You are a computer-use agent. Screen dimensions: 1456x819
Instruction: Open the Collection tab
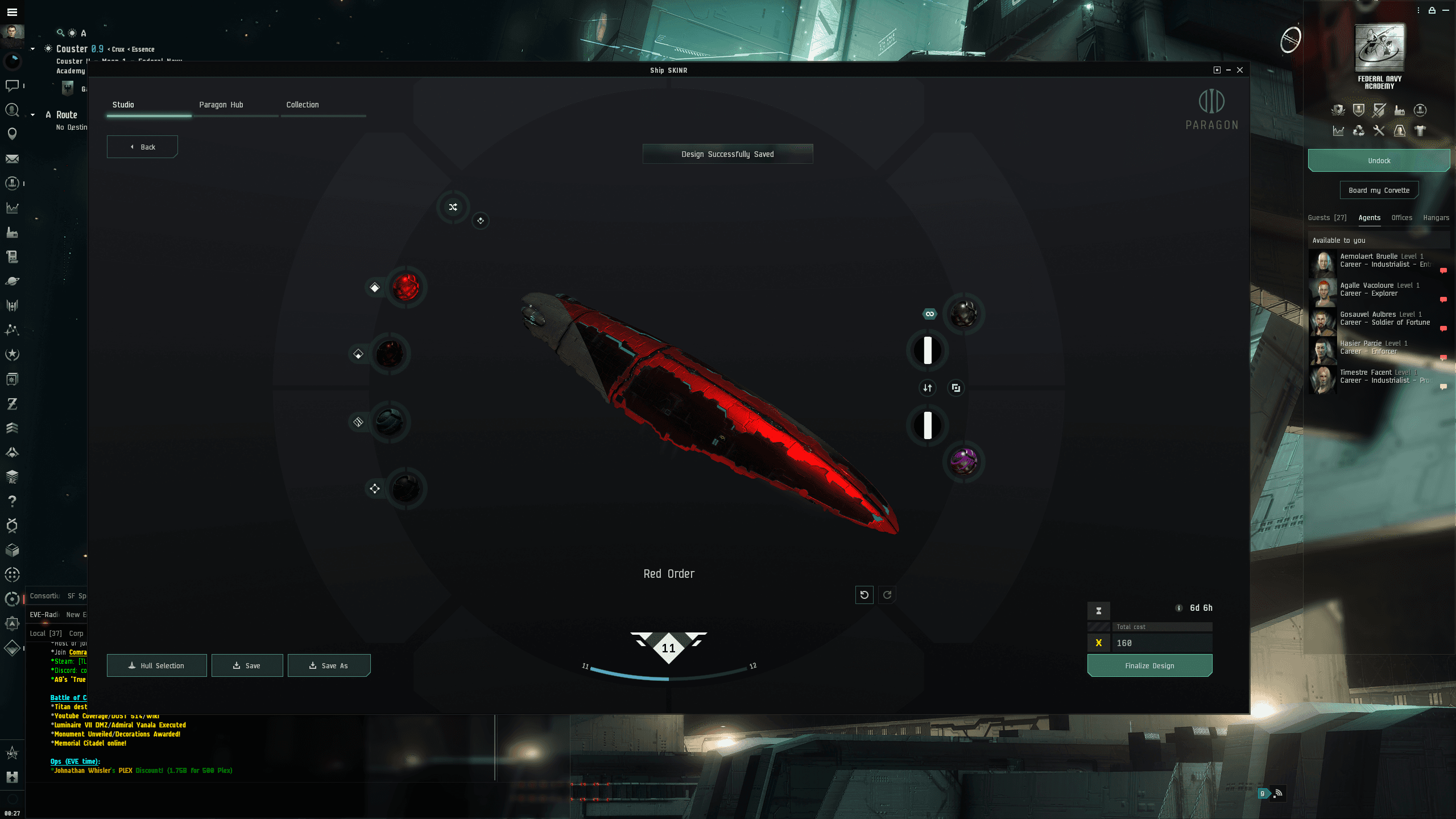pos(303,105)
